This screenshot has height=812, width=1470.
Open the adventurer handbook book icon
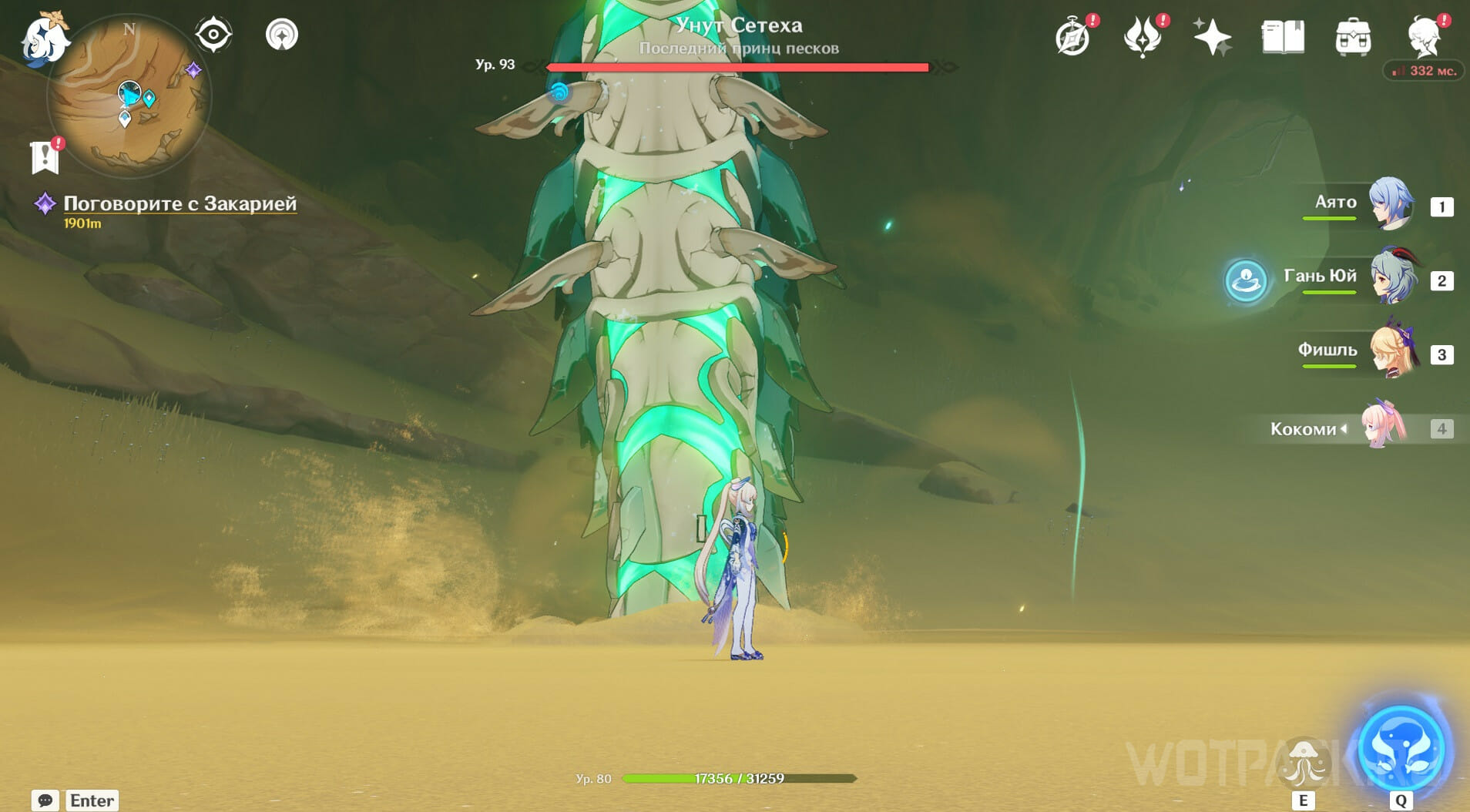pos(1283,37)
